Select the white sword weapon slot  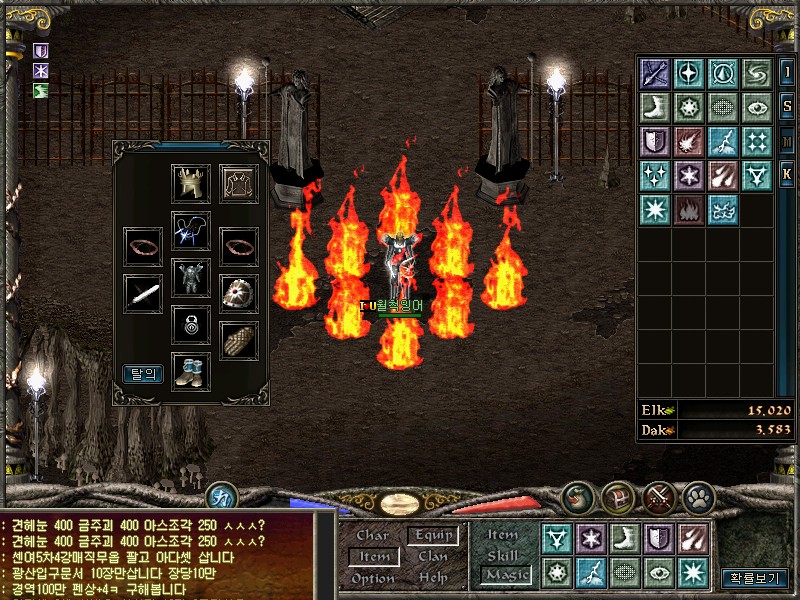pos(142,293)
